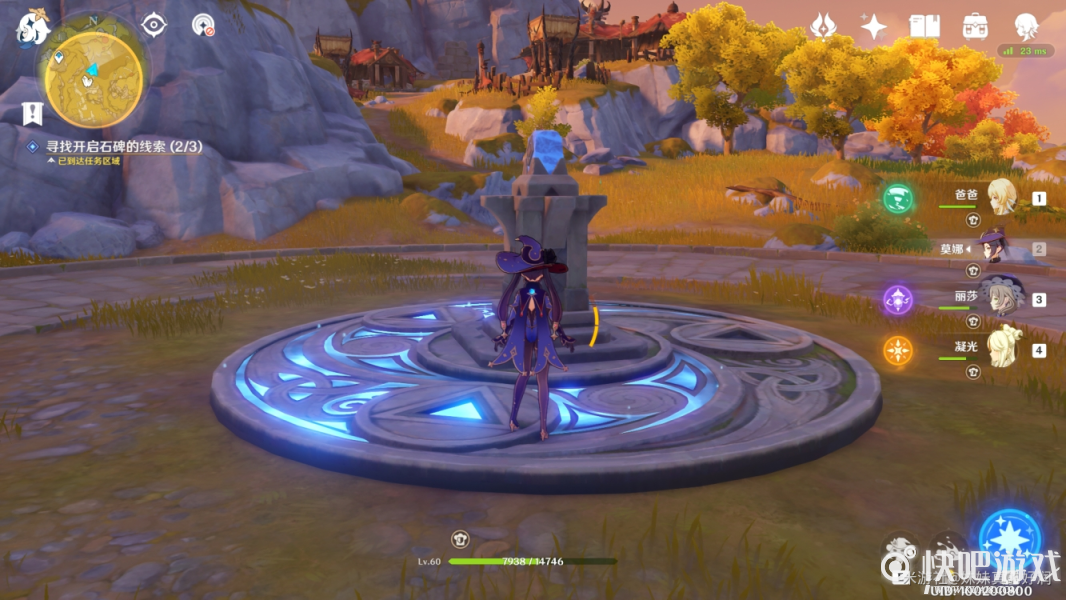Open the Adventurer Handbook book icon
This screenshot has height=600, width=1066.
point(924,27)
